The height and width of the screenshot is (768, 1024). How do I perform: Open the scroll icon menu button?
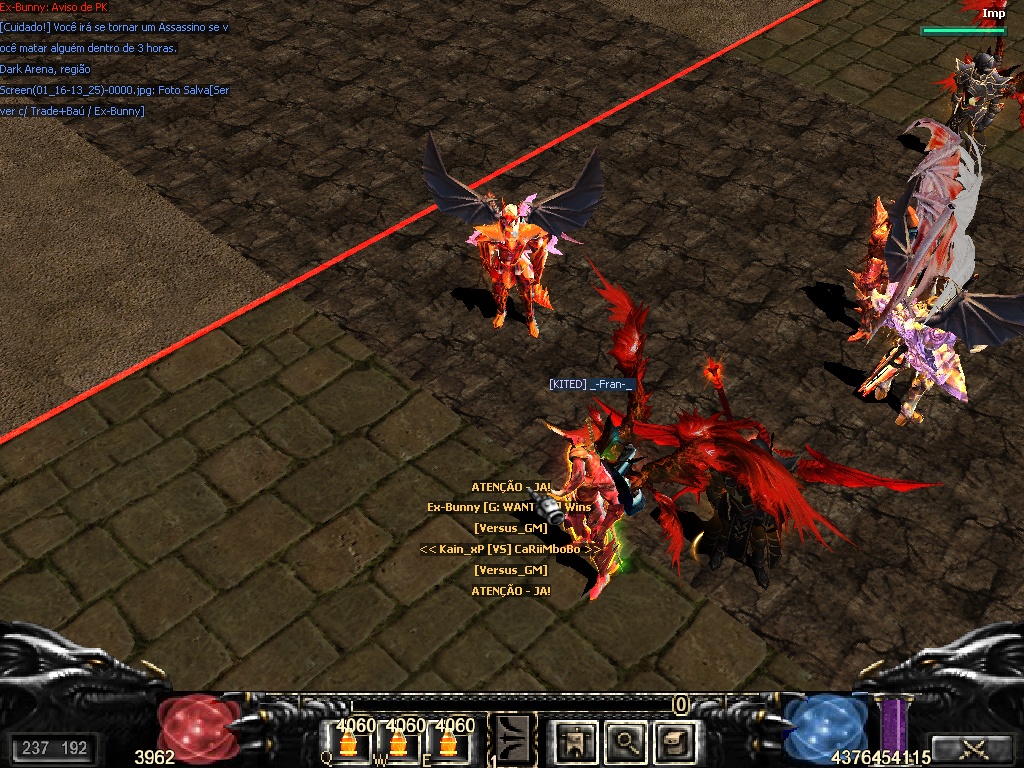pyautogui.click(x=675, y=742)
